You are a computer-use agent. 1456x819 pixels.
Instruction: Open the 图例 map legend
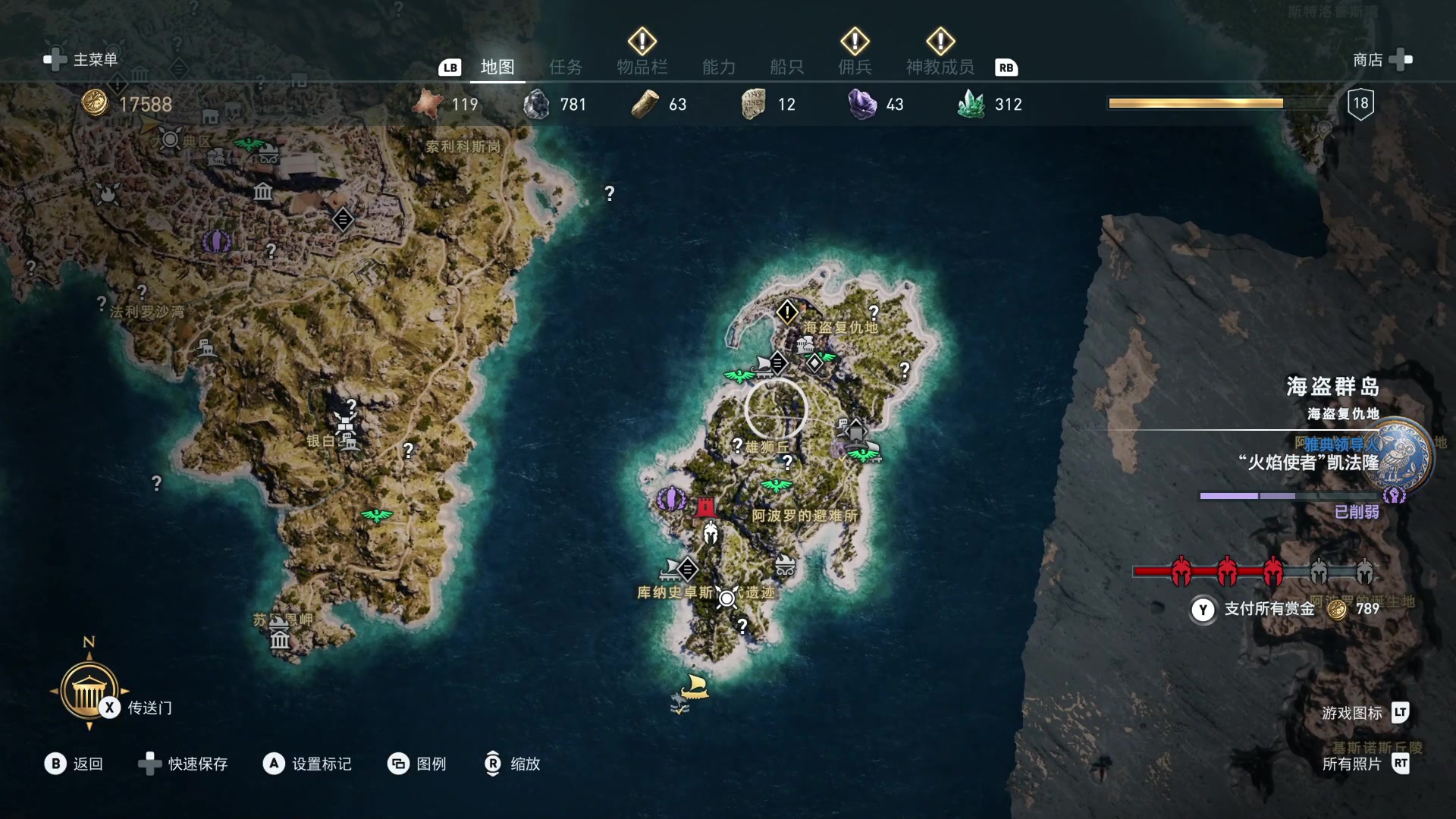(x=417, y=764)
